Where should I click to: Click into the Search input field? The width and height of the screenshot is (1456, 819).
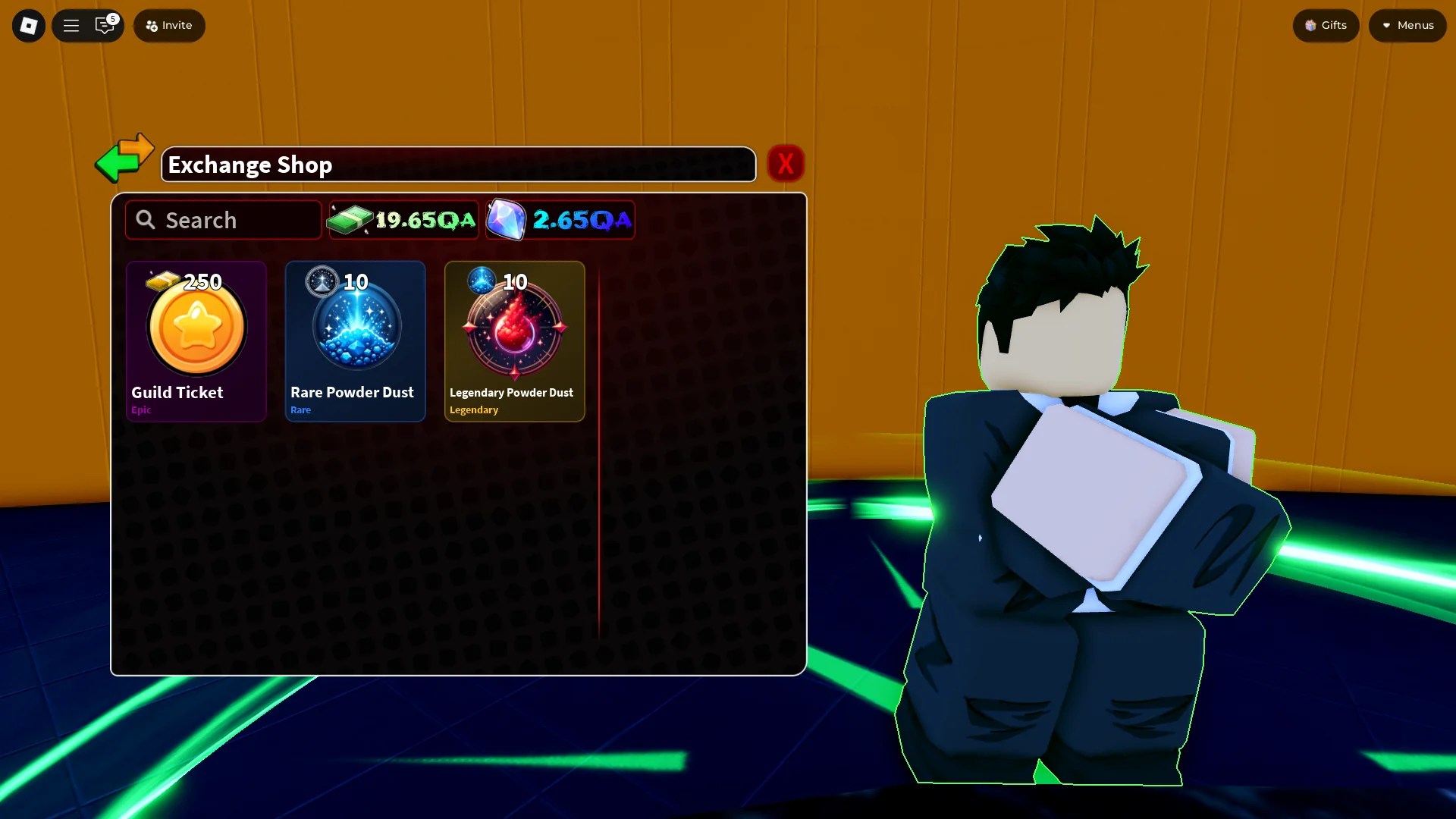point(222,219)
